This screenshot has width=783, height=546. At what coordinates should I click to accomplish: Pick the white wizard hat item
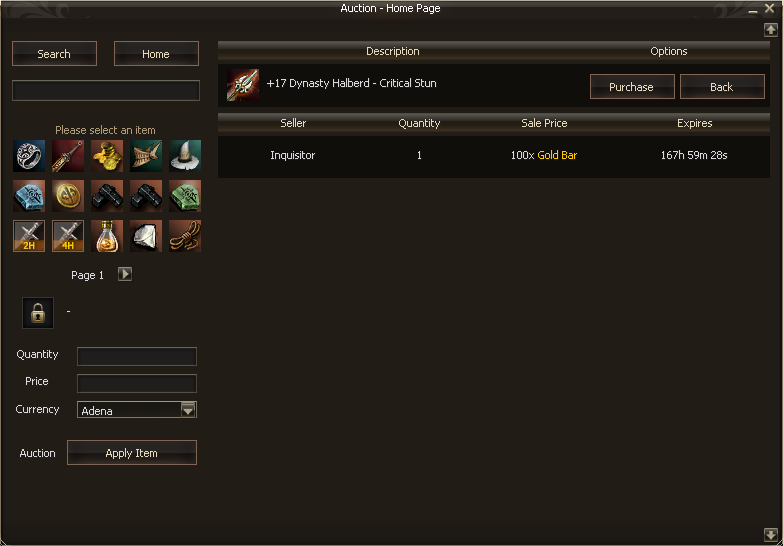click(185, 156)
